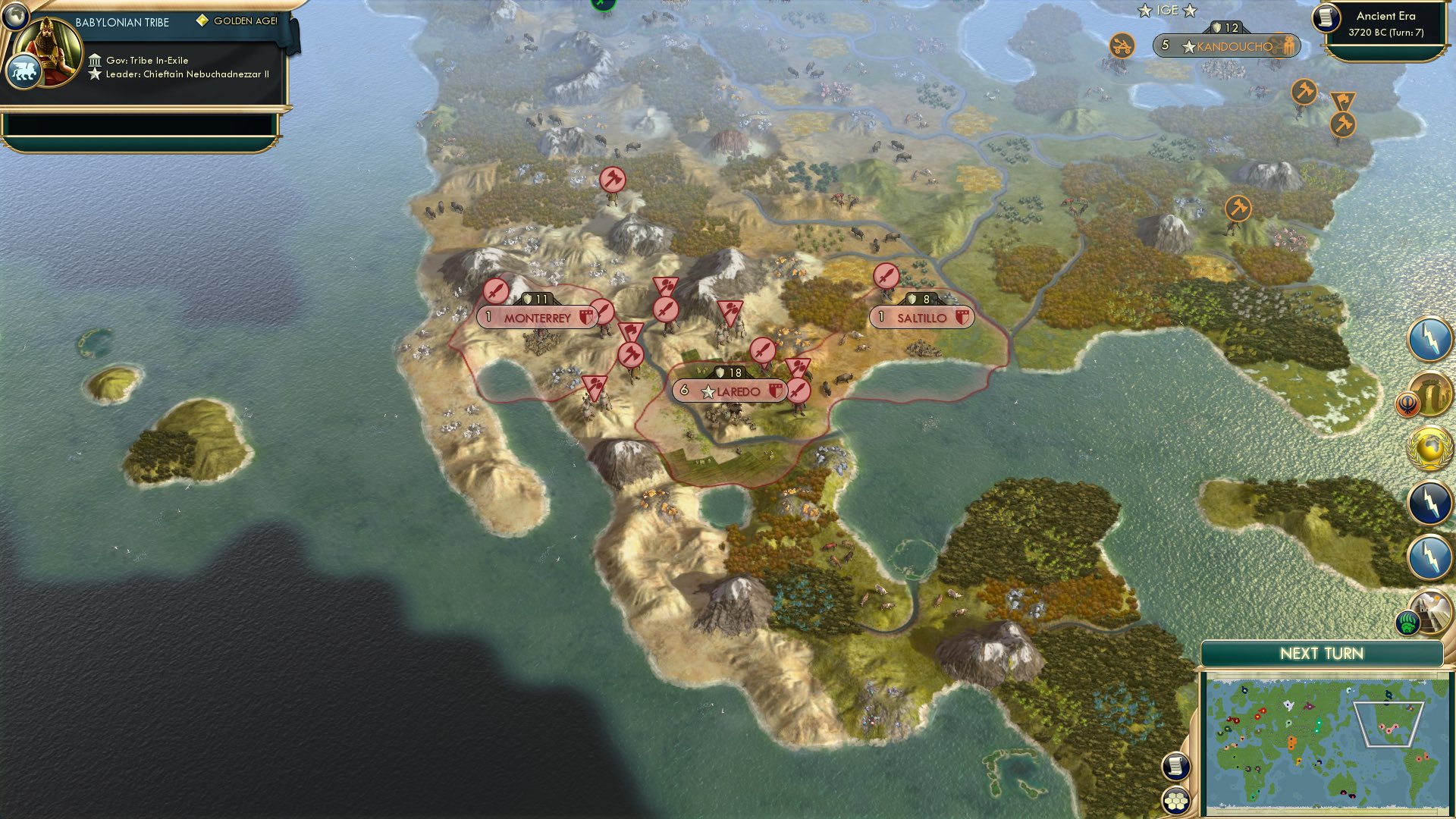Open the Saltillo city banner
1456x819 pixels.
[920, 318]
